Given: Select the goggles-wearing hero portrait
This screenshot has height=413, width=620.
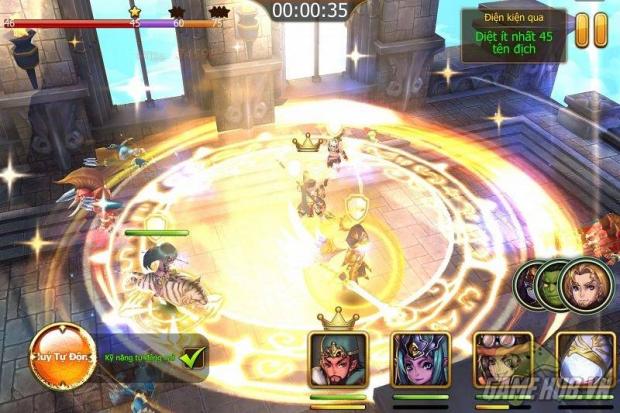Looking at the screenshot, I should (502, 359).
